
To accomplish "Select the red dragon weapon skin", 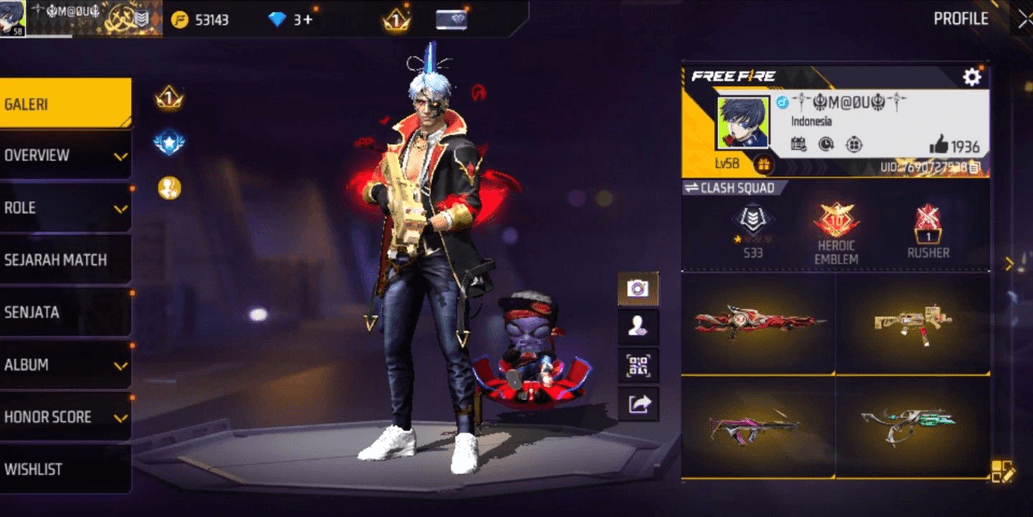I will point(759,322).
